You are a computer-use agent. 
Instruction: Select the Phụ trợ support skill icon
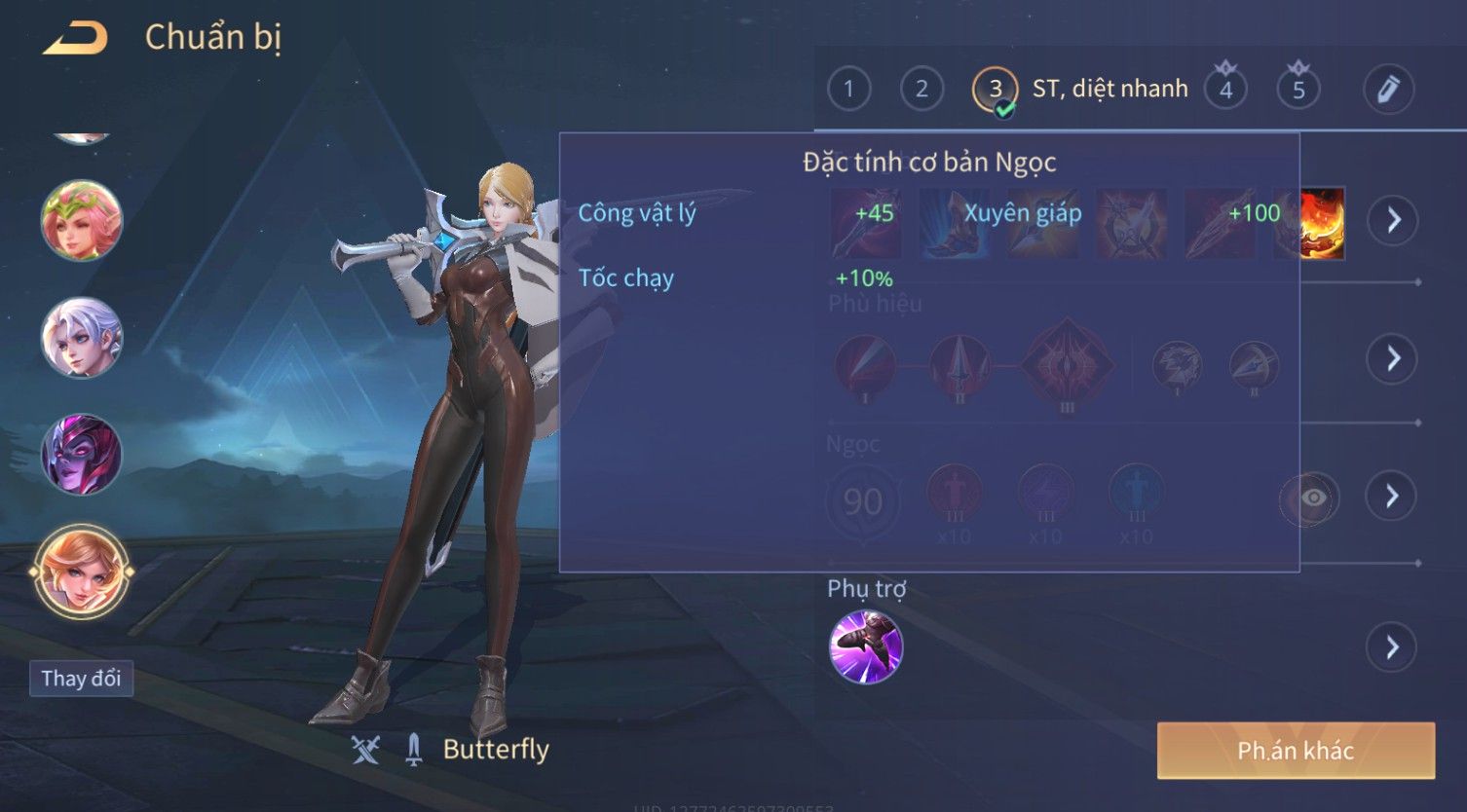pos(866,647)
